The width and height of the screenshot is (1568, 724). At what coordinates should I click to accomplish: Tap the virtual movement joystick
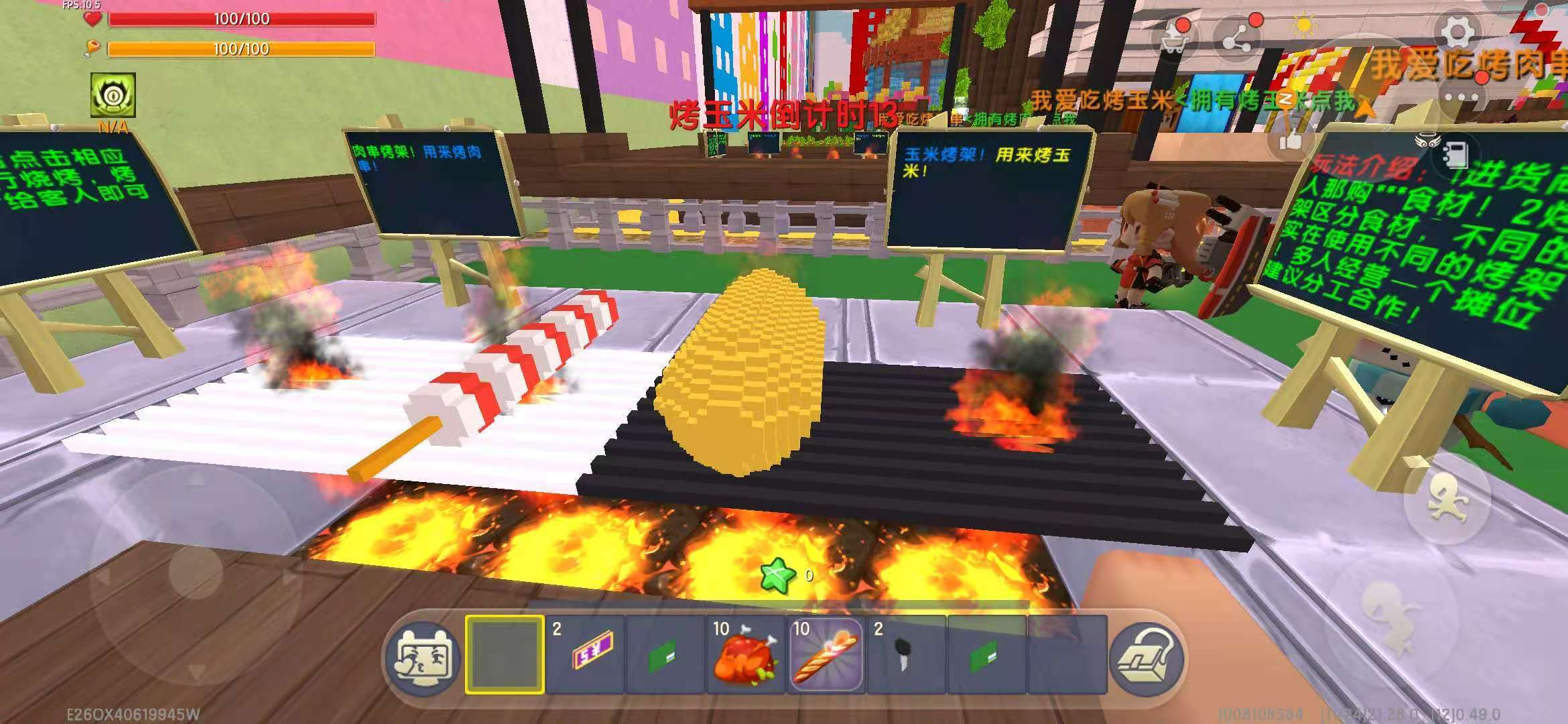[194, 570]
